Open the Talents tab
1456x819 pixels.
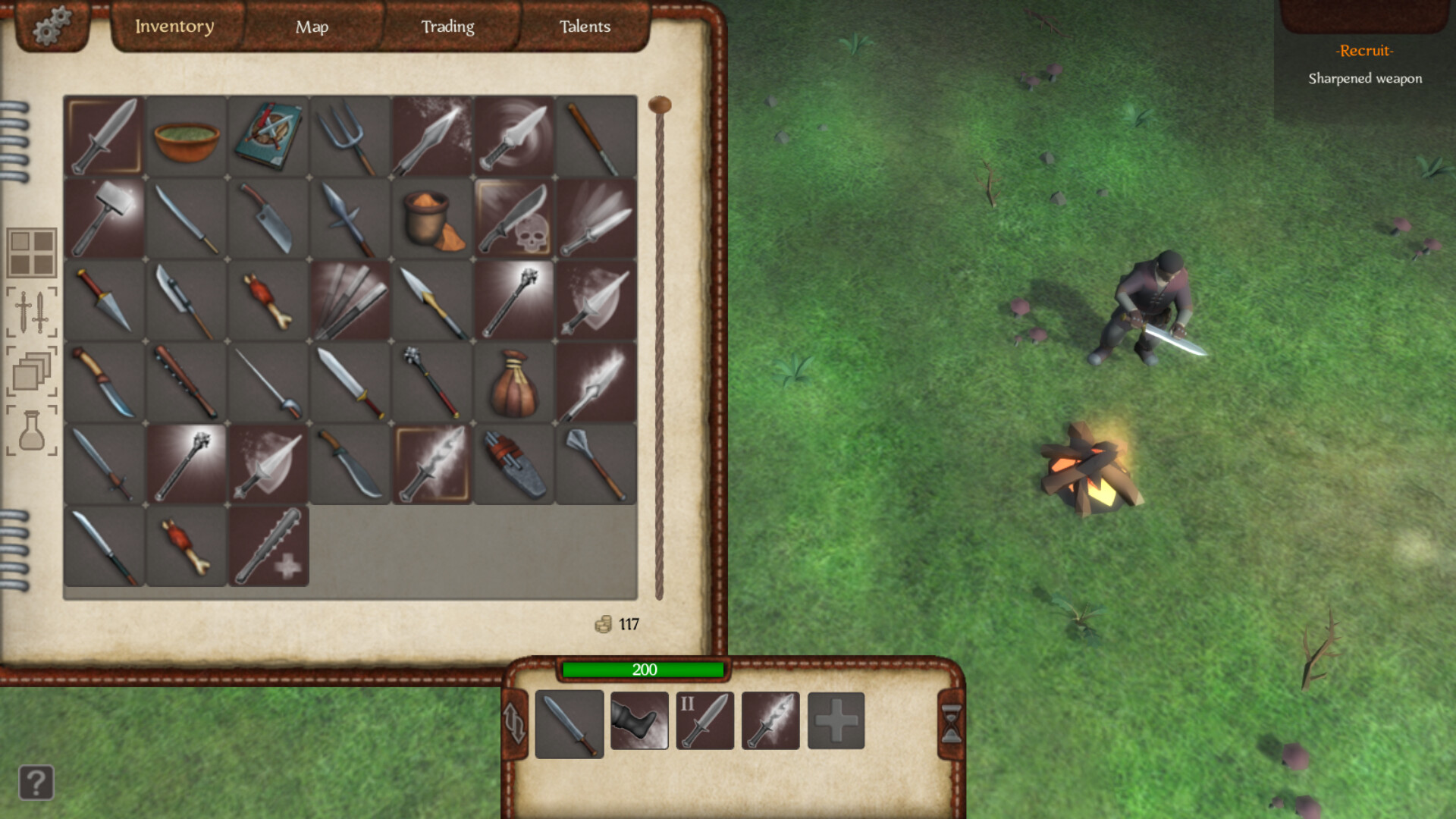584,27
